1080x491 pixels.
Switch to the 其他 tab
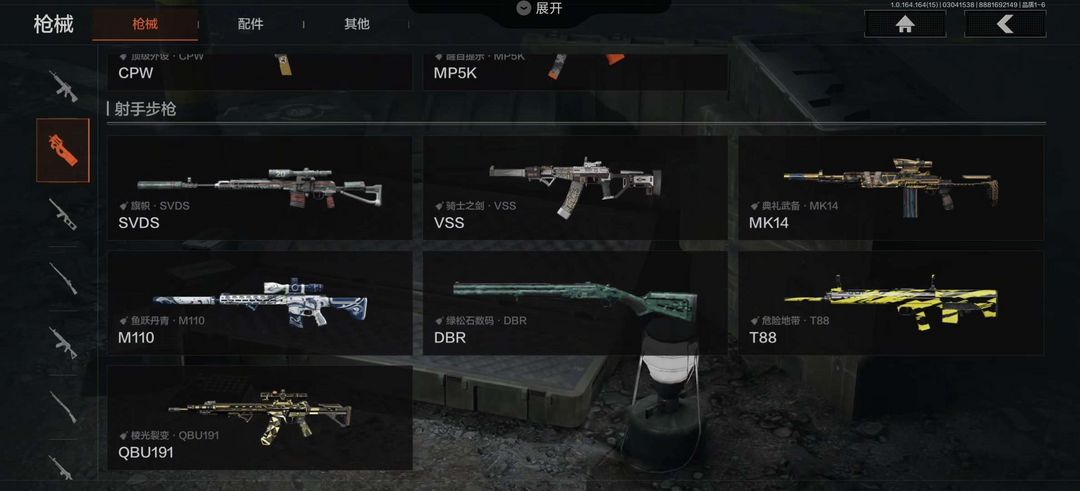tap(356, 24)
